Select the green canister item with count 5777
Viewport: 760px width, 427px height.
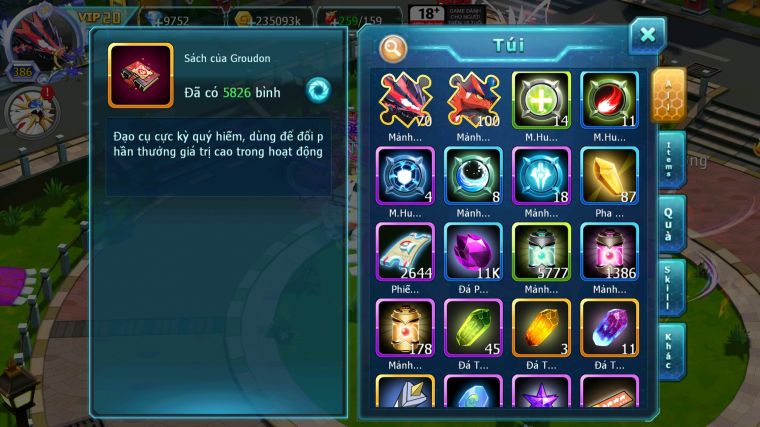[x=541, y=251]
